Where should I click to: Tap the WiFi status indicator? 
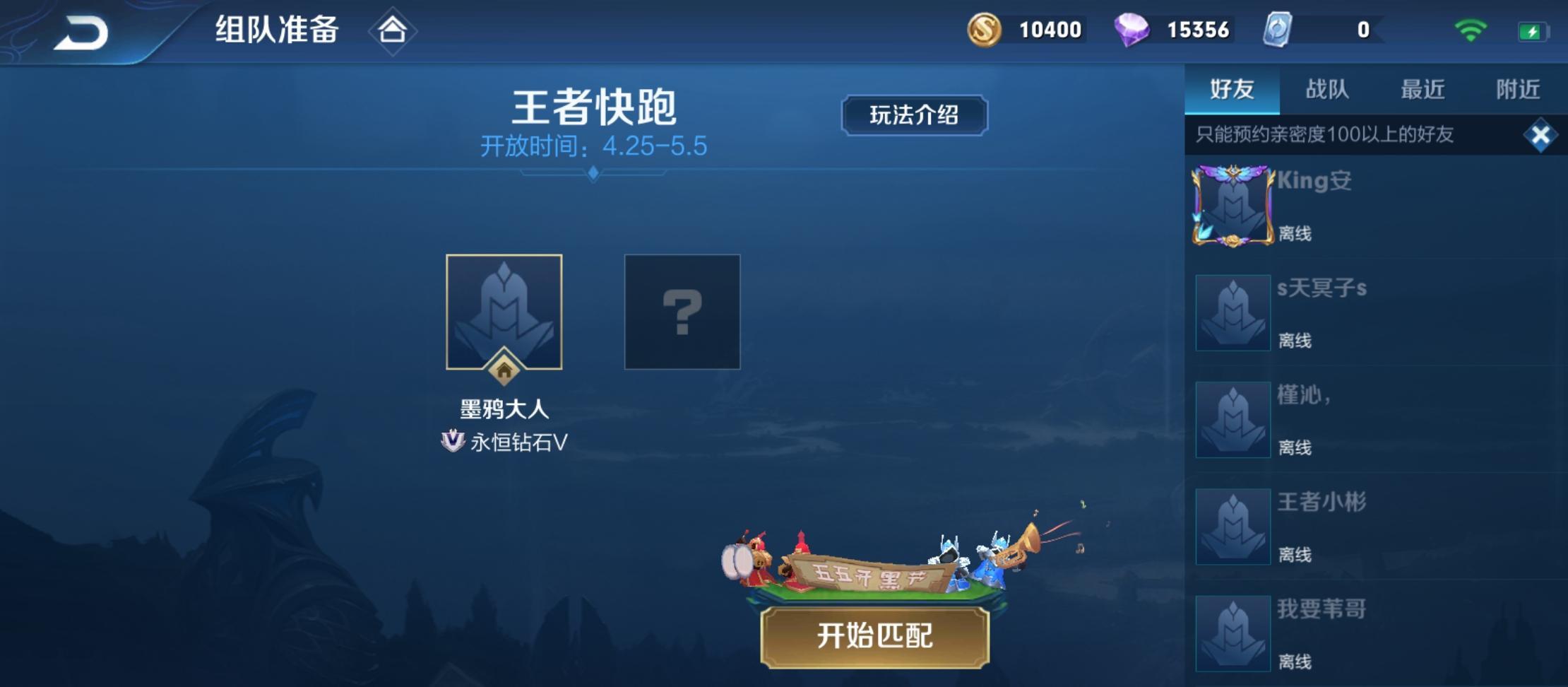tap(1470, 30)
